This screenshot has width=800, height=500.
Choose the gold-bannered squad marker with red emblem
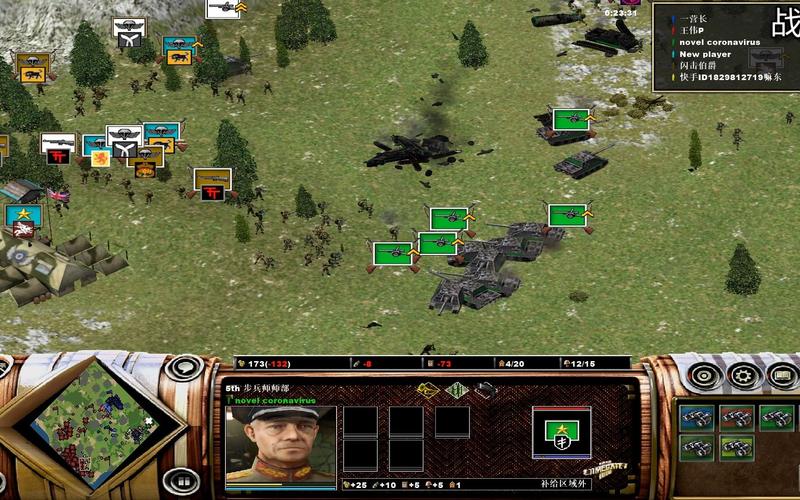click(x=212, y=184)
